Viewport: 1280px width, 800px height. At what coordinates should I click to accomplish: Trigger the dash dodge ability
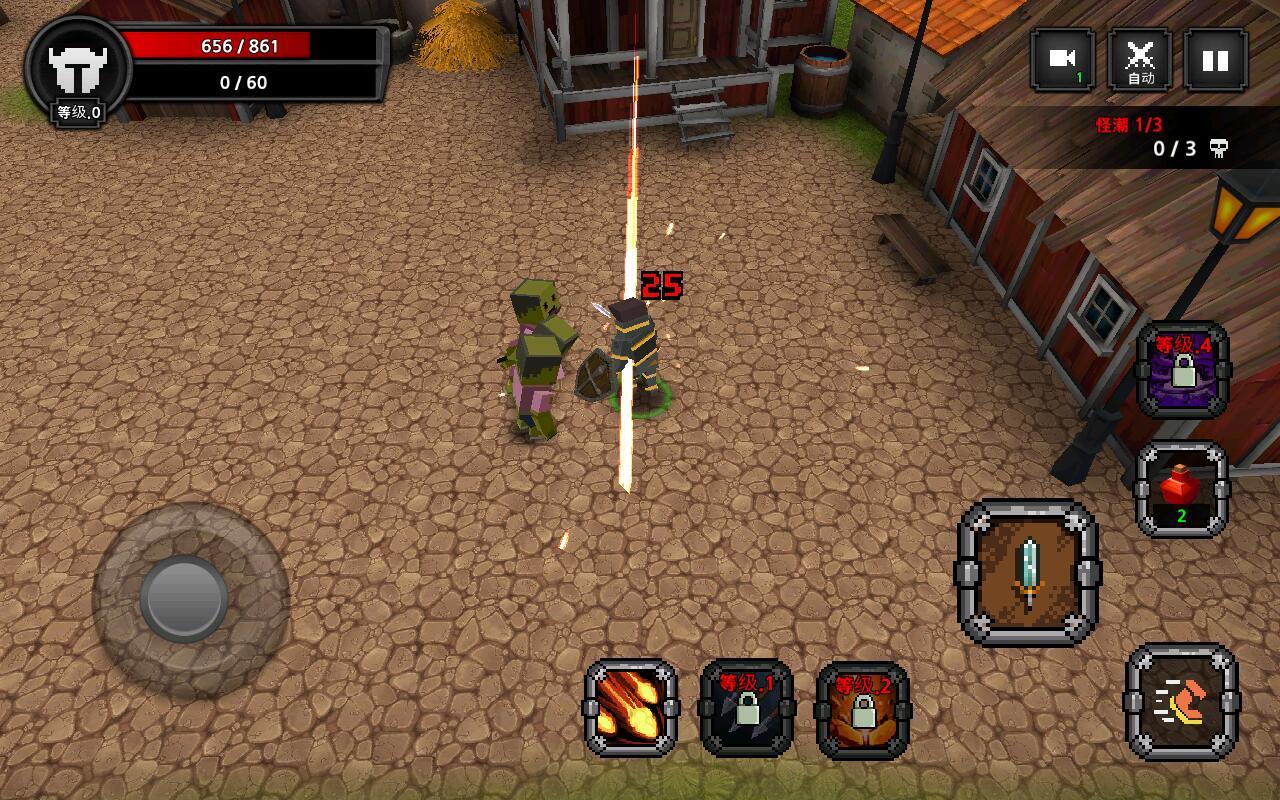pos(1181,701)
